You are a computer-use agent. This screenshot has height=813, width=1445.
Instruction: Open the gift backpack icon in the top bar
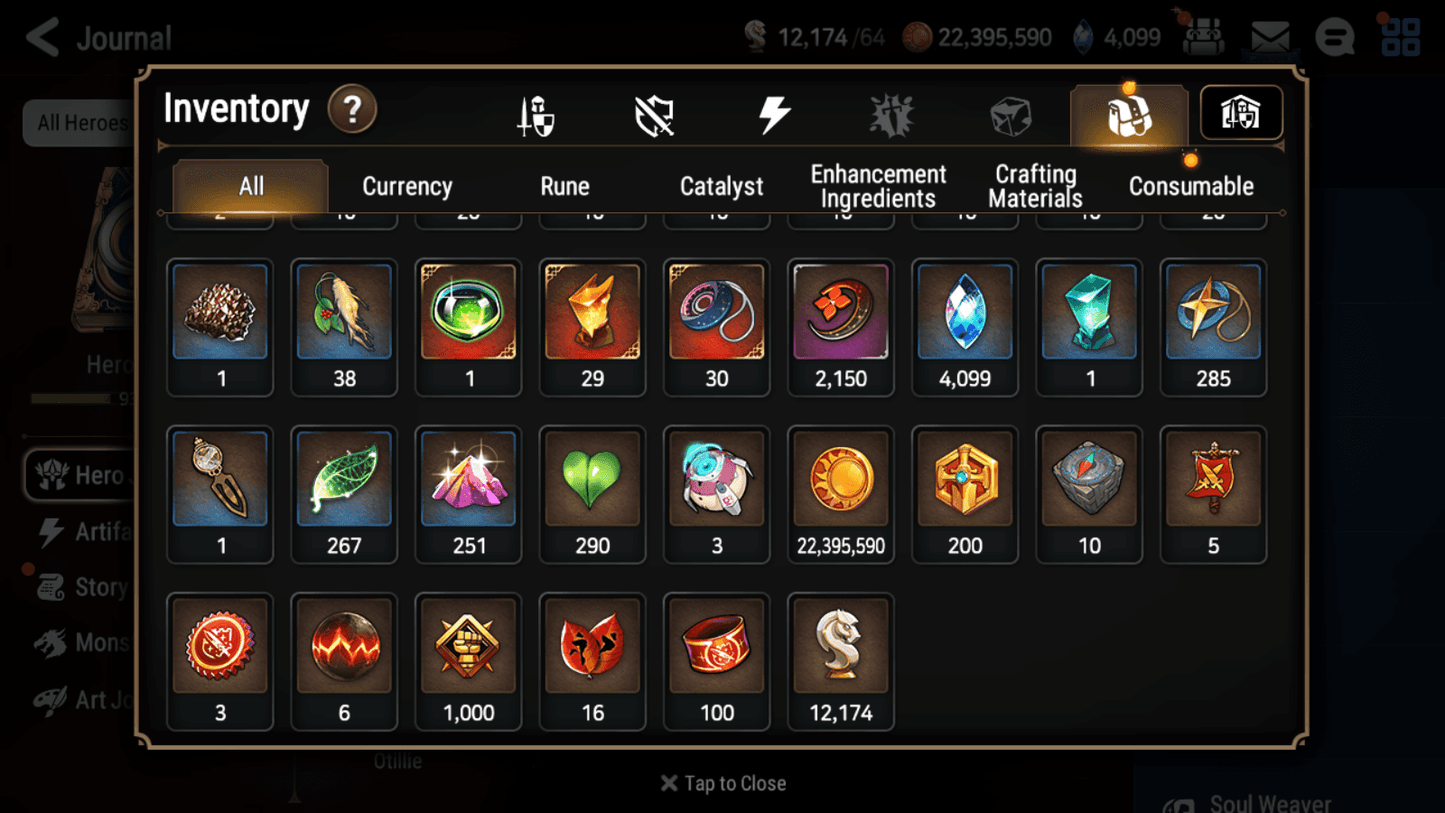(x=1203, y=36)
